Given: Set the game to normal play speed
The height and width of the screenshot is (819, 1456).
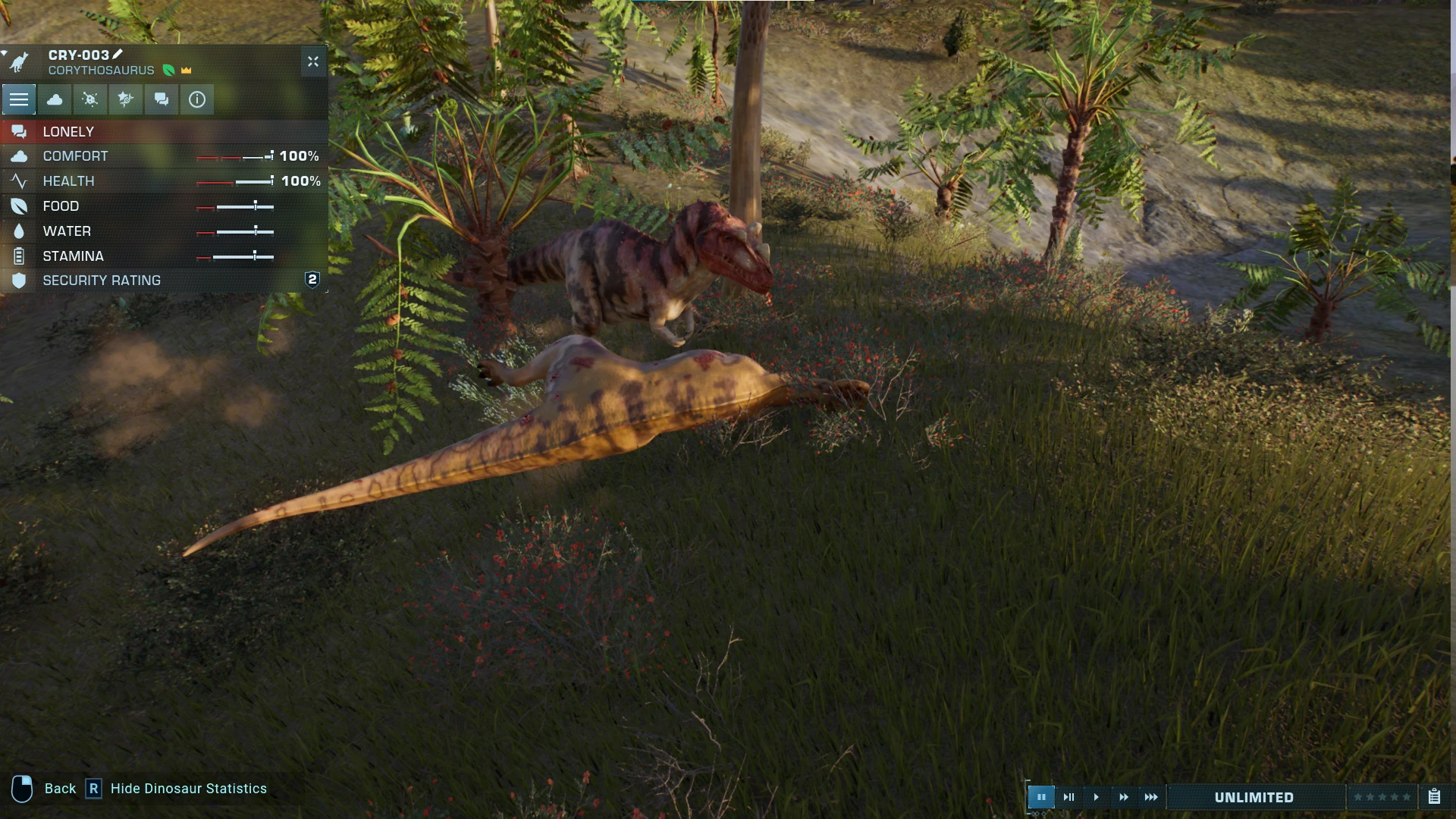Looking at the screenshot, I should [1096, 797].
